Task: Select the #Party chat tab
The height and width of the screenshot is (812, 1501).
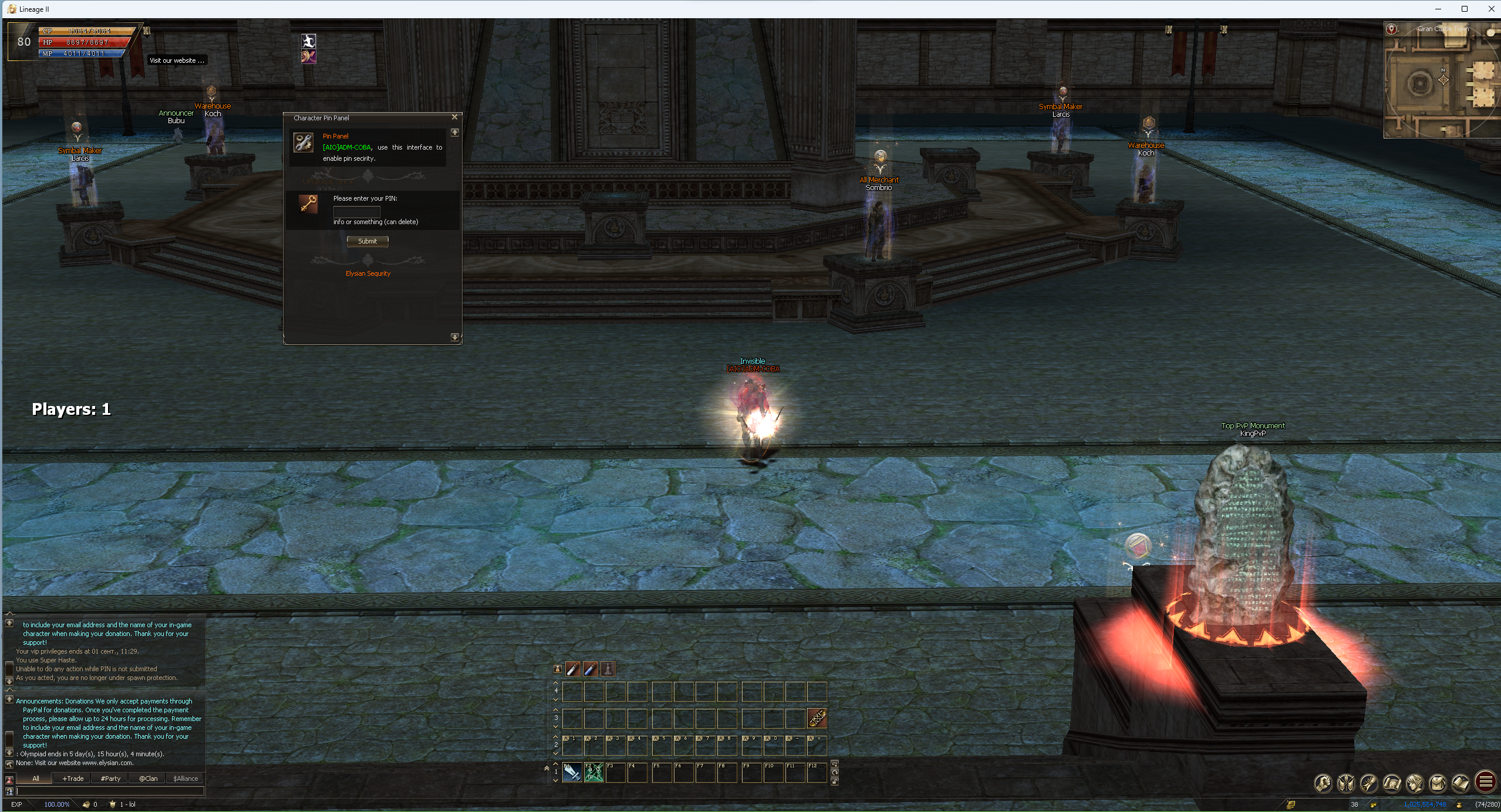Action: click(x=110, y=779)
